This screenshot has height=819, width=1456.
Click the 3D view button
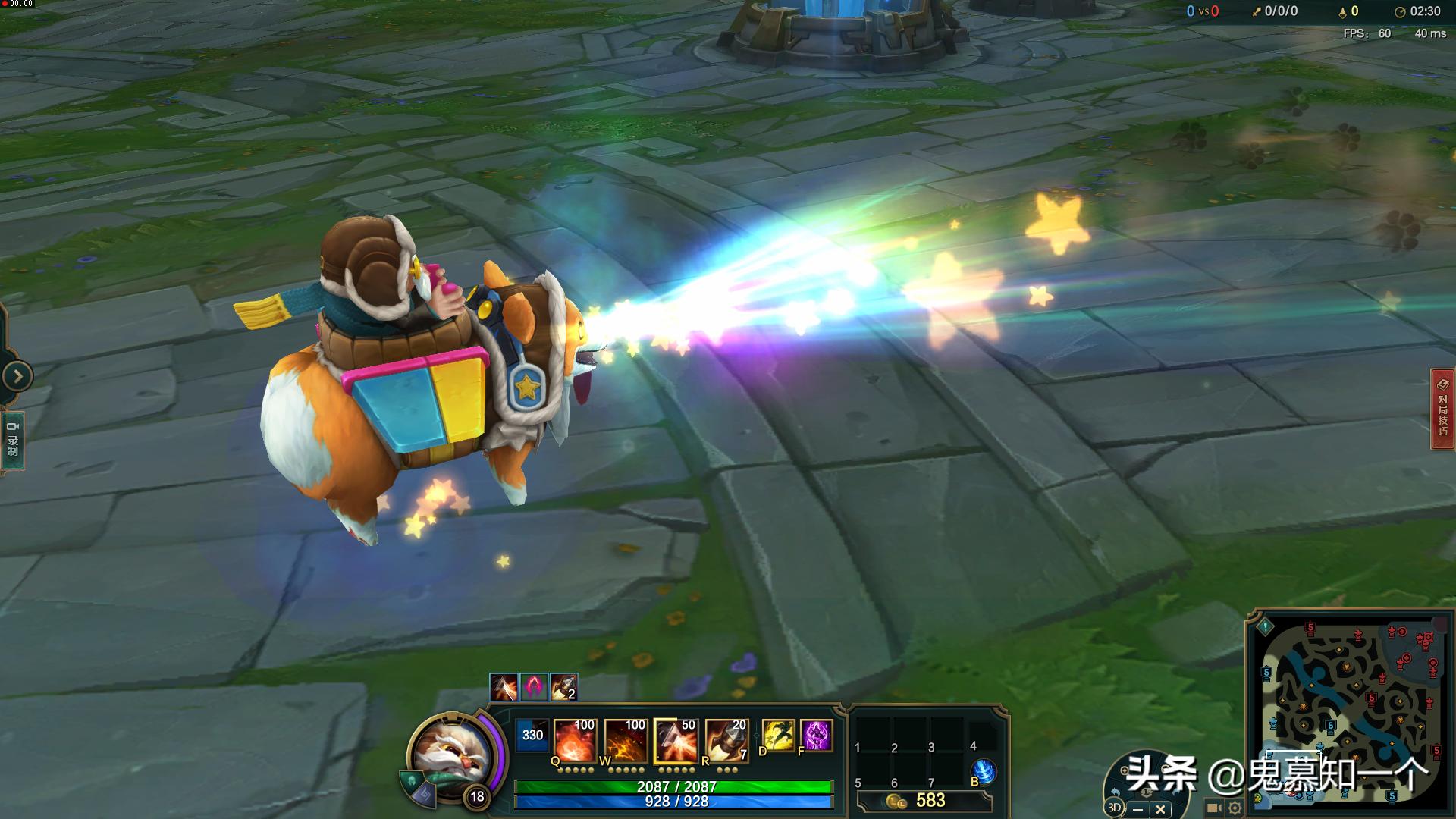[1115, 808]
